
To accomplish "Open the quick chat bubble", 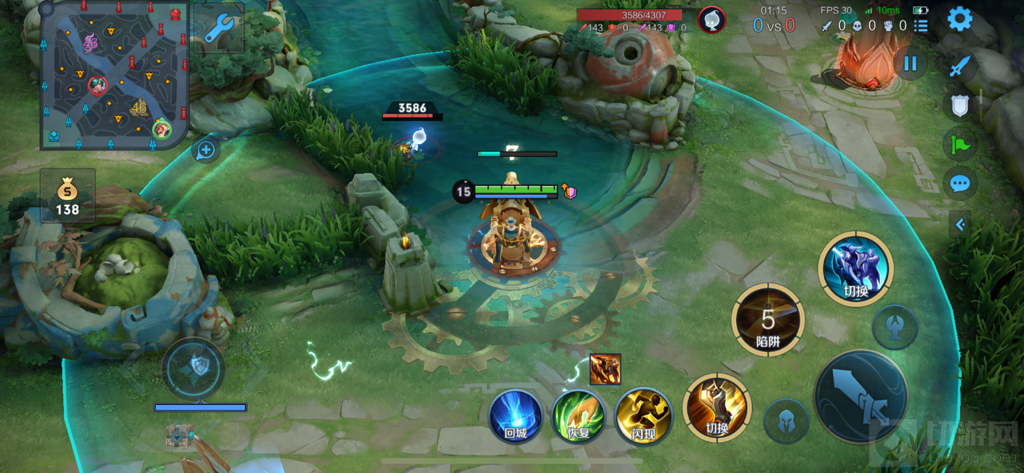I will pyautogui.click(x=960, y=183).
